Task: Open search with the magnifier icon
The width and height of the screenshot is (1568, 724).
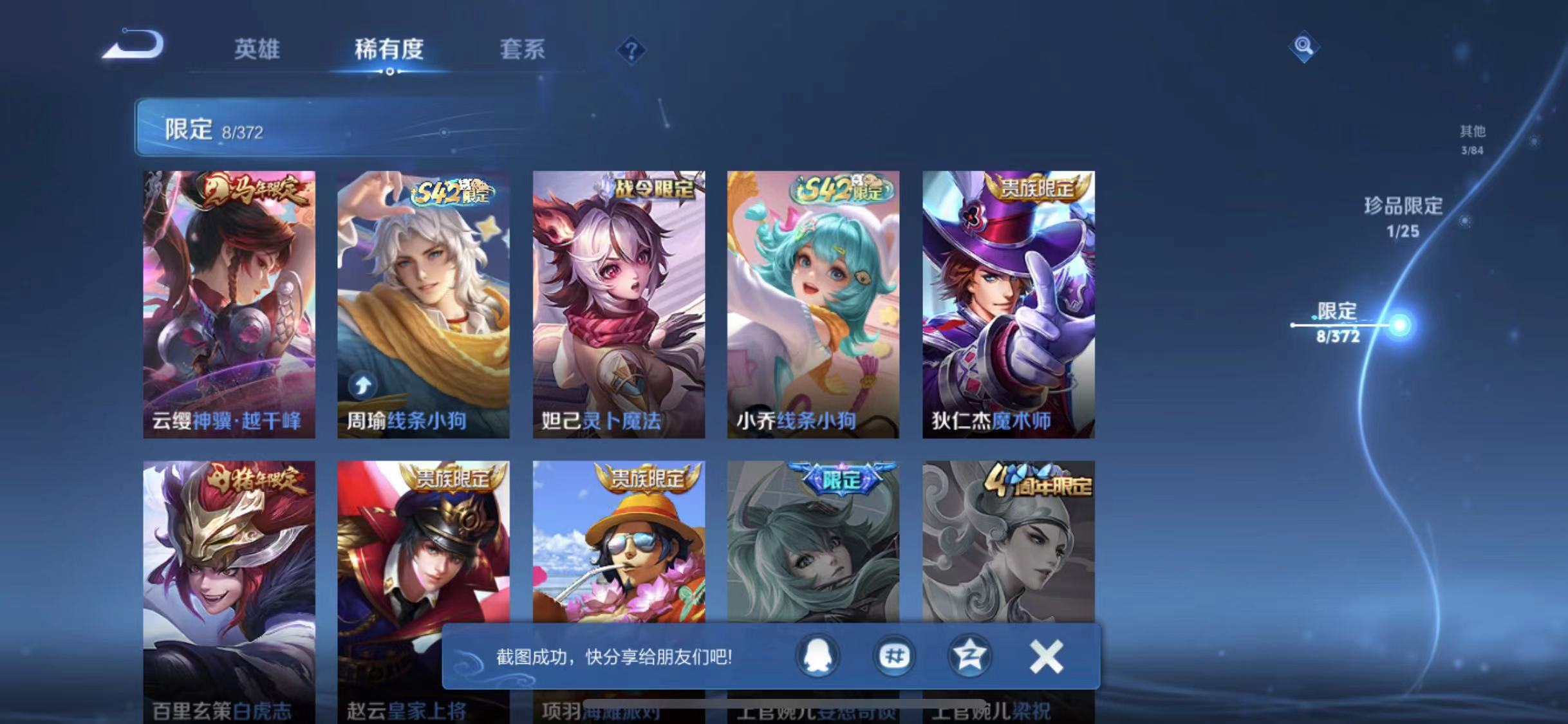Action: tap(1303, 46)
